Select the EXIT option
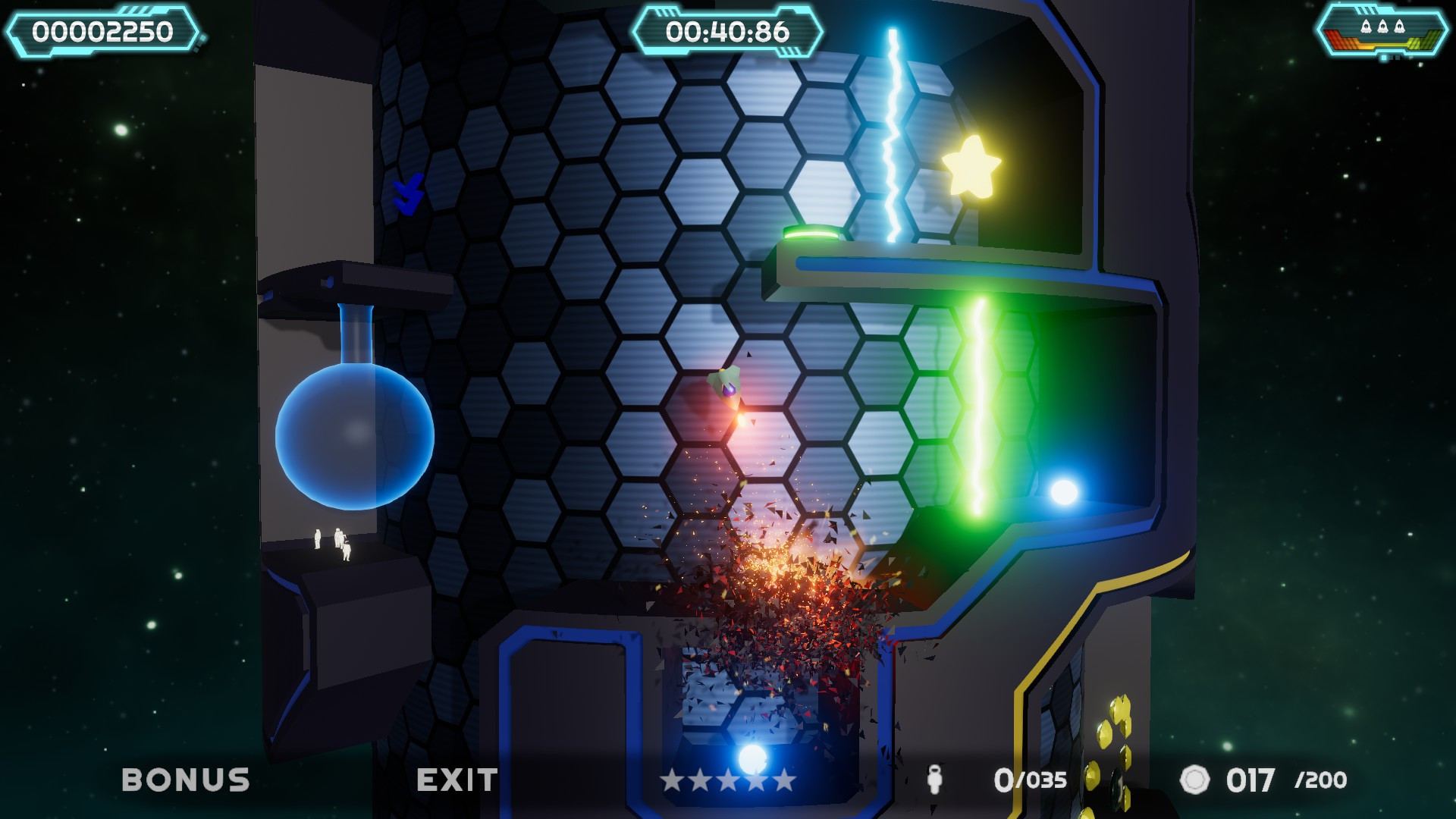Viewport: 1456px width, 819px height. 456,777
